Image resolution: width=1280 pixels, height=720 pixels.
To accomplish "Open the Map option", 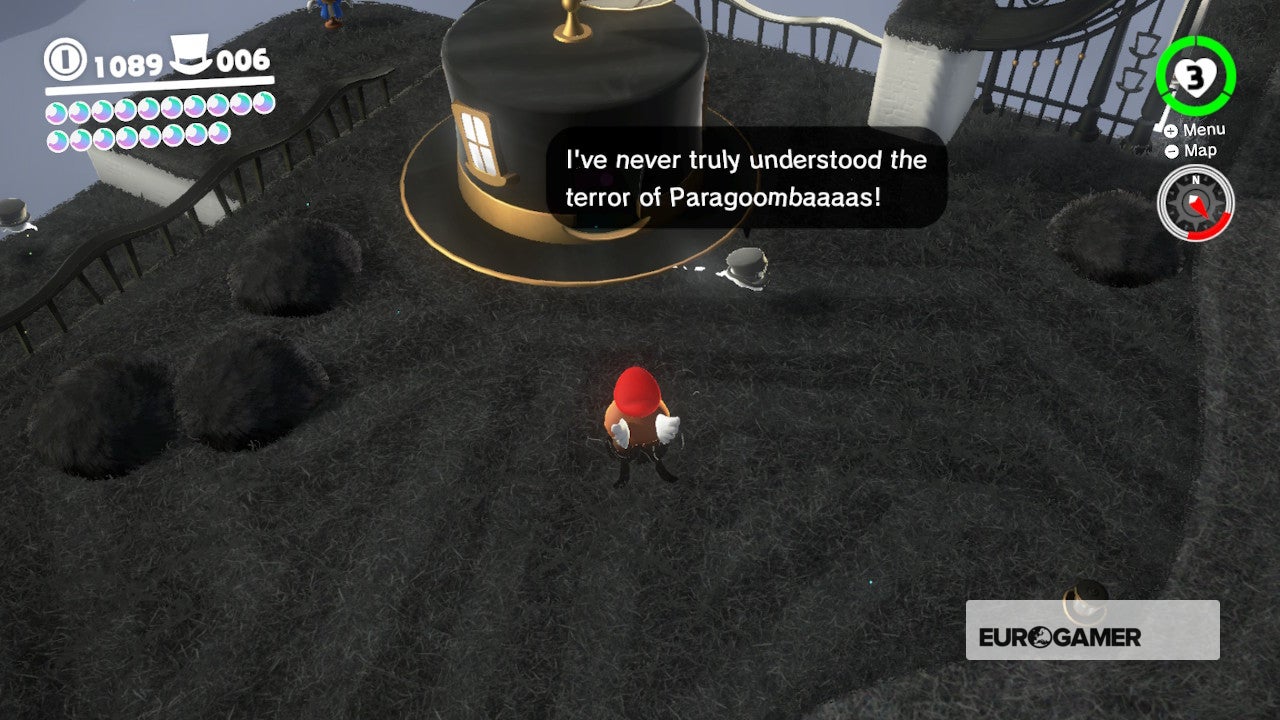I will (x=1198, y=150).
